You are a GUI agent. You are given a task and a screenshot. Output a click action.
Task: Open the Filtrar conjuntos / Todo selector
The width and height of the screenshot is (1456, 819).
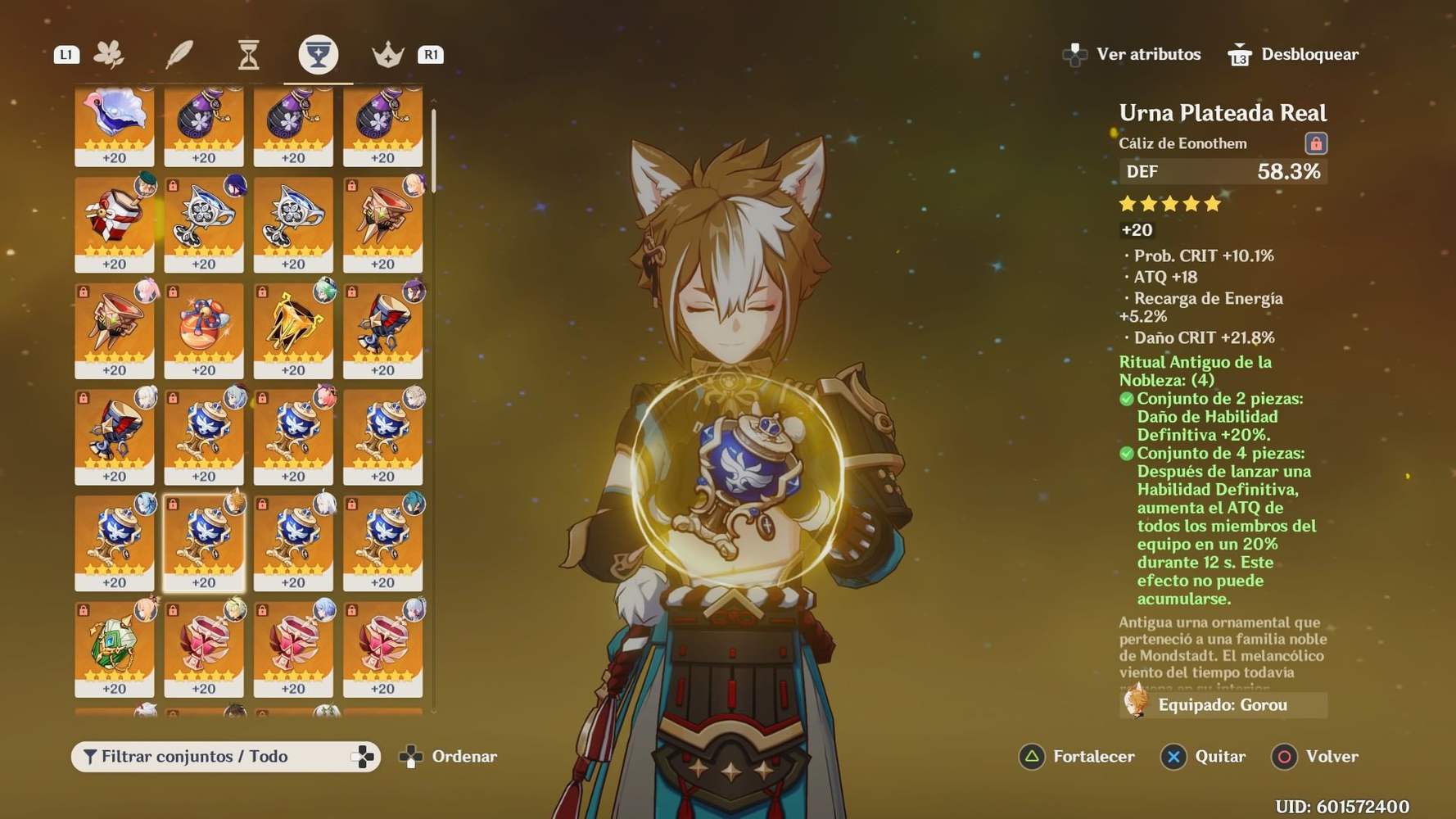[227, 757]
